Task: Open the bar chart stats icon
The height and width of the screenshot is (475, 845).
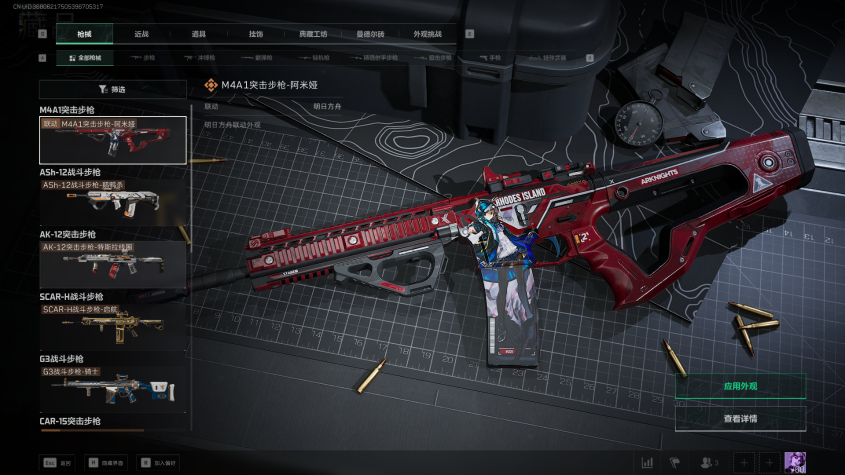Action: pyautogui.click(x=647, y=462)
